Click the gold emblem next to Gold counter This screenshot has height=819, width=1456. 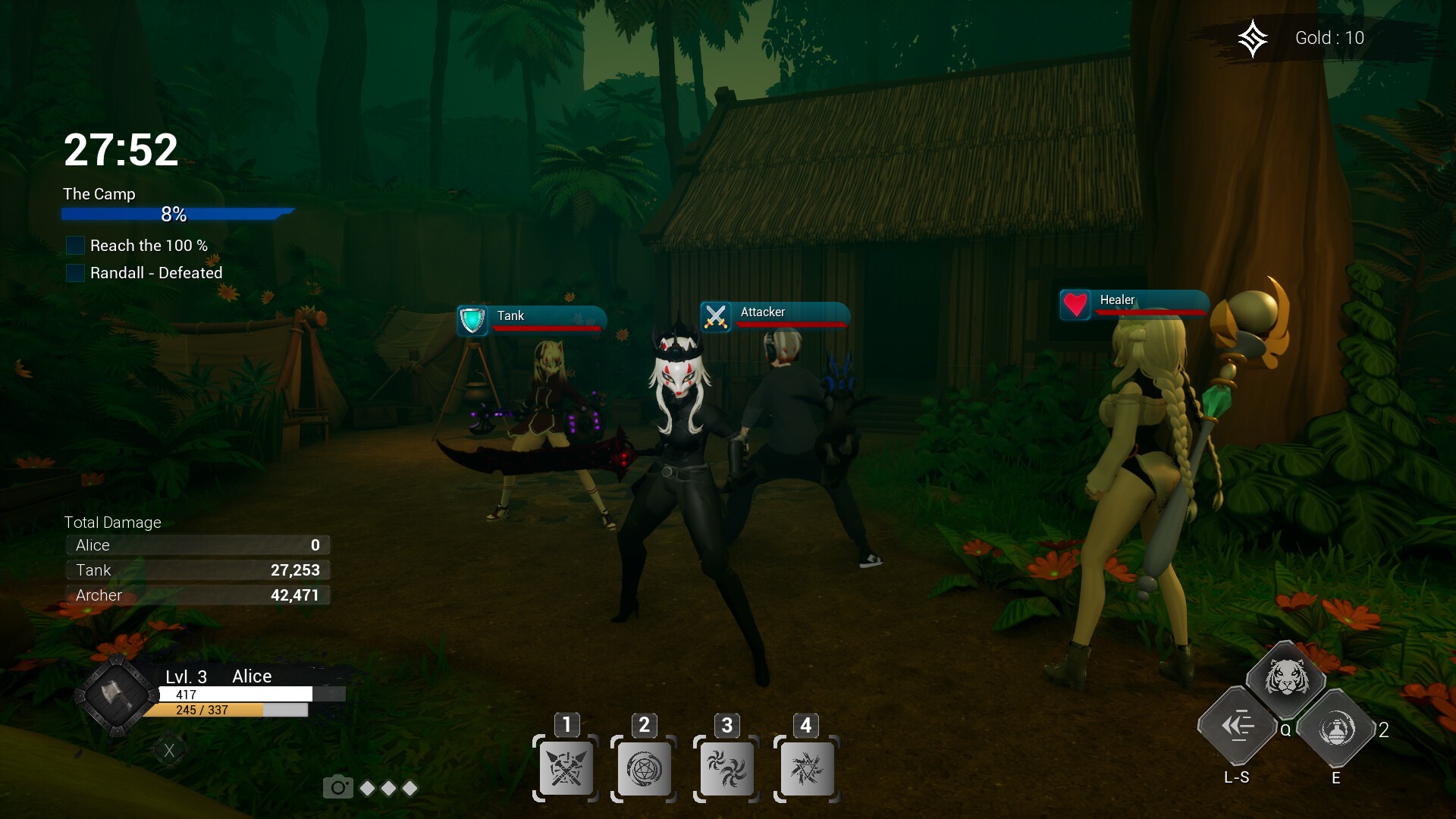click(1254, 37)
